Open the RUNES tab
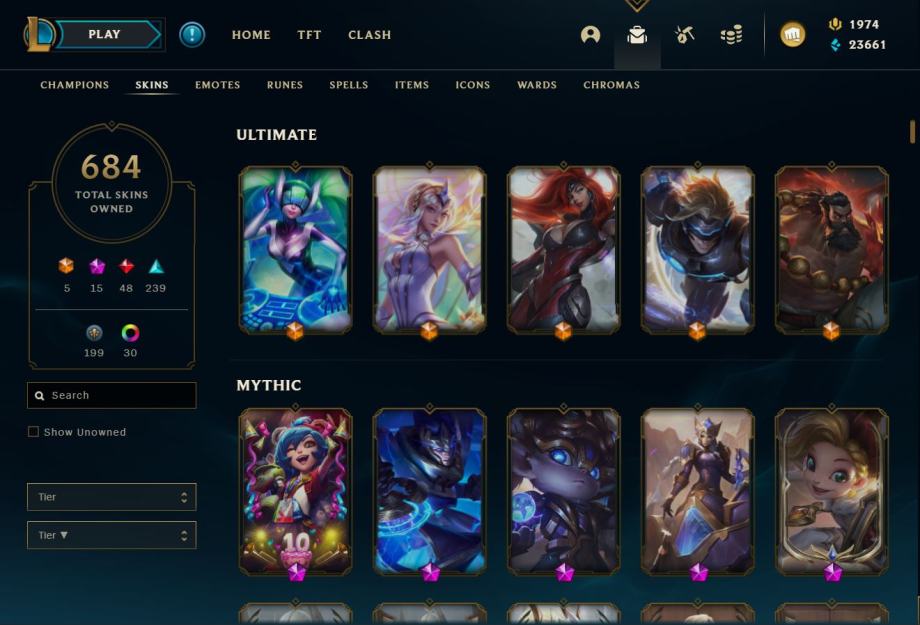This screenshot has height=625, width=920. pyautogui.click(x=284, y=85)
